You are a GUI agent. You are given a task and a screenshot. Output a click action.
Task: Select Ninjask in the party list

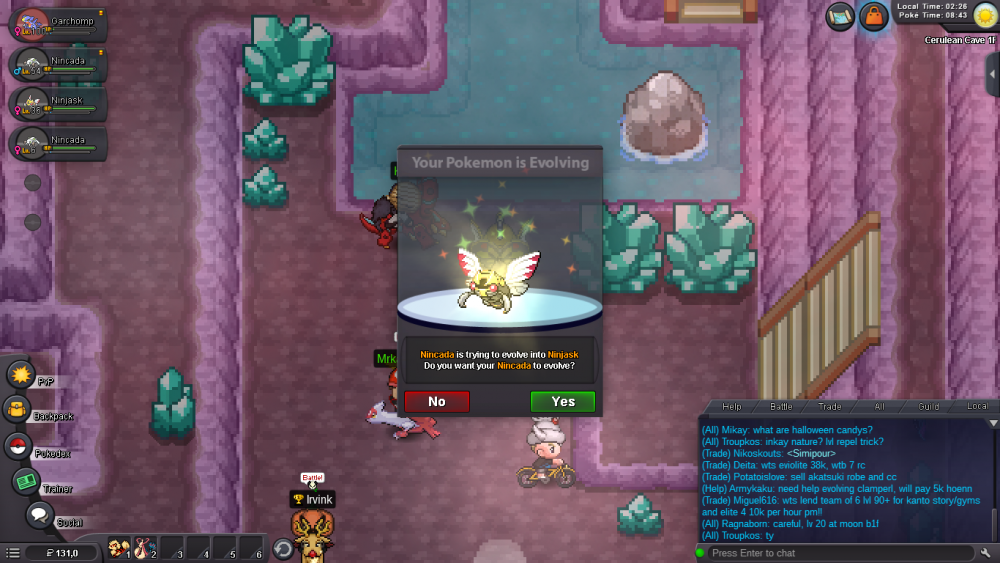pyautogui.click(x=57, y=103)
